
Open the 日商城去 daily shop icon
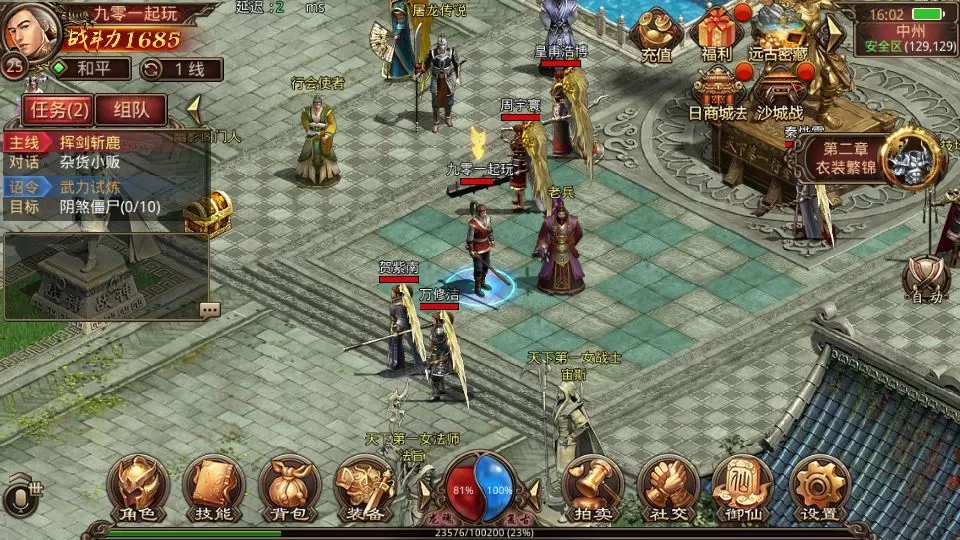(x=717, y=93)
